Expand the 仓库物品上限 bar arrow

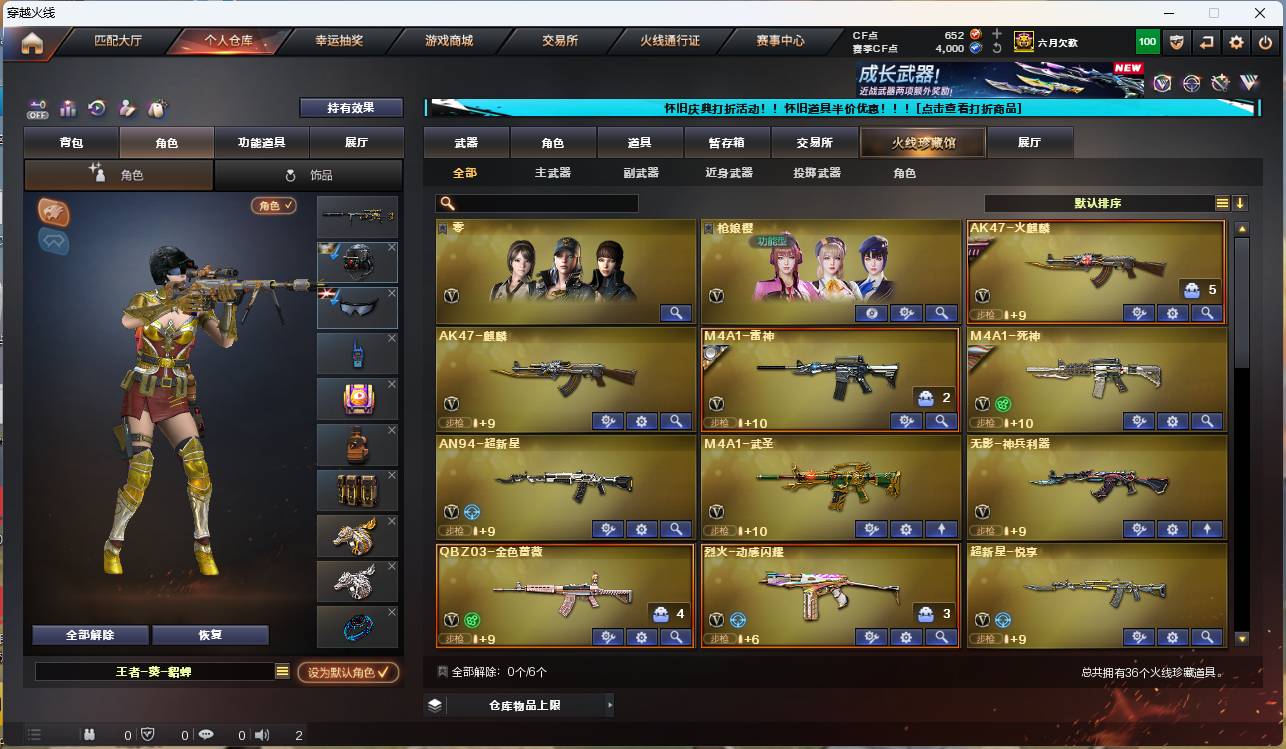pos(609,705)
